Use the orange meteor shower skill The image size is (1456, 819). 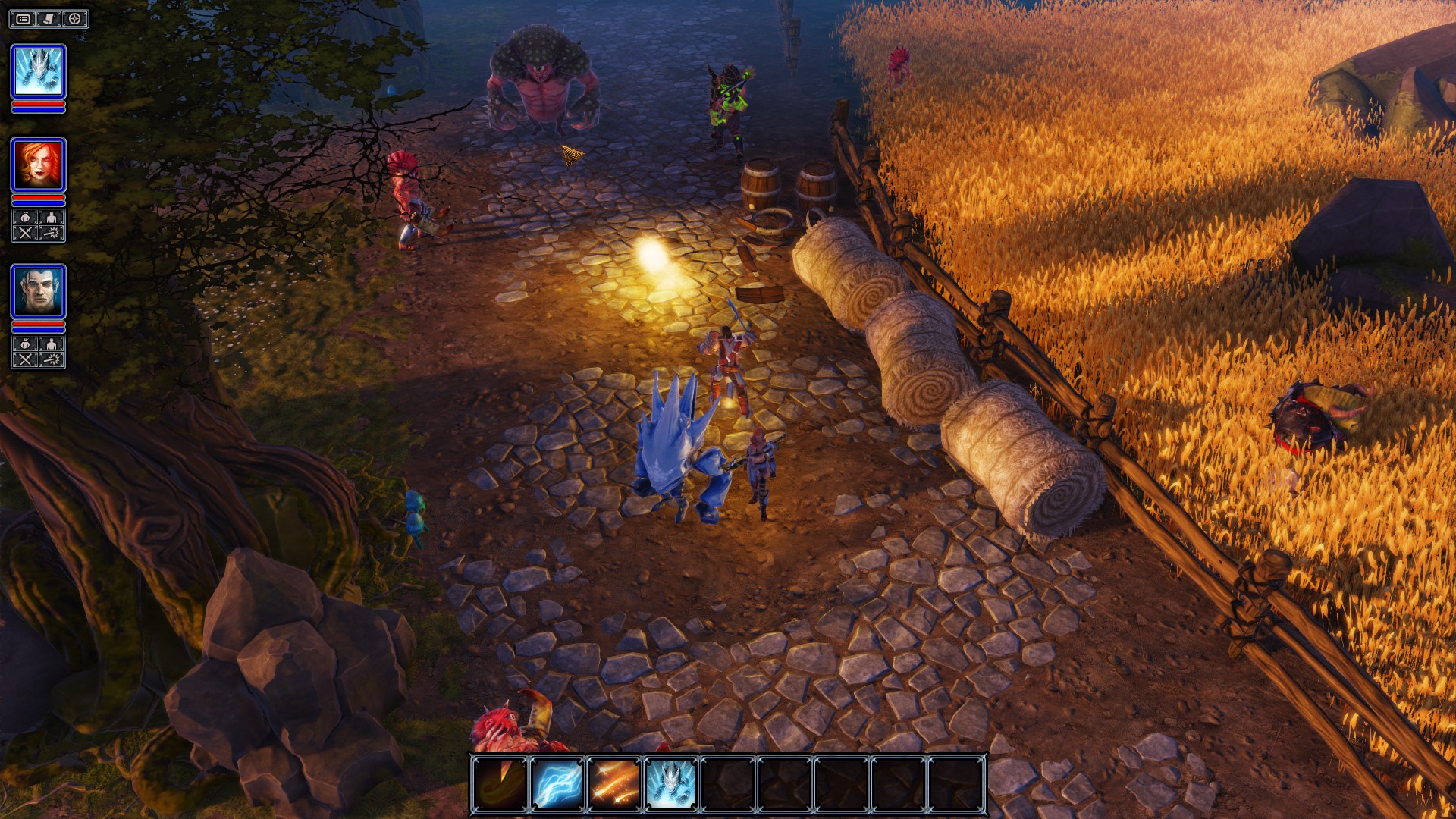coord(614,783)
